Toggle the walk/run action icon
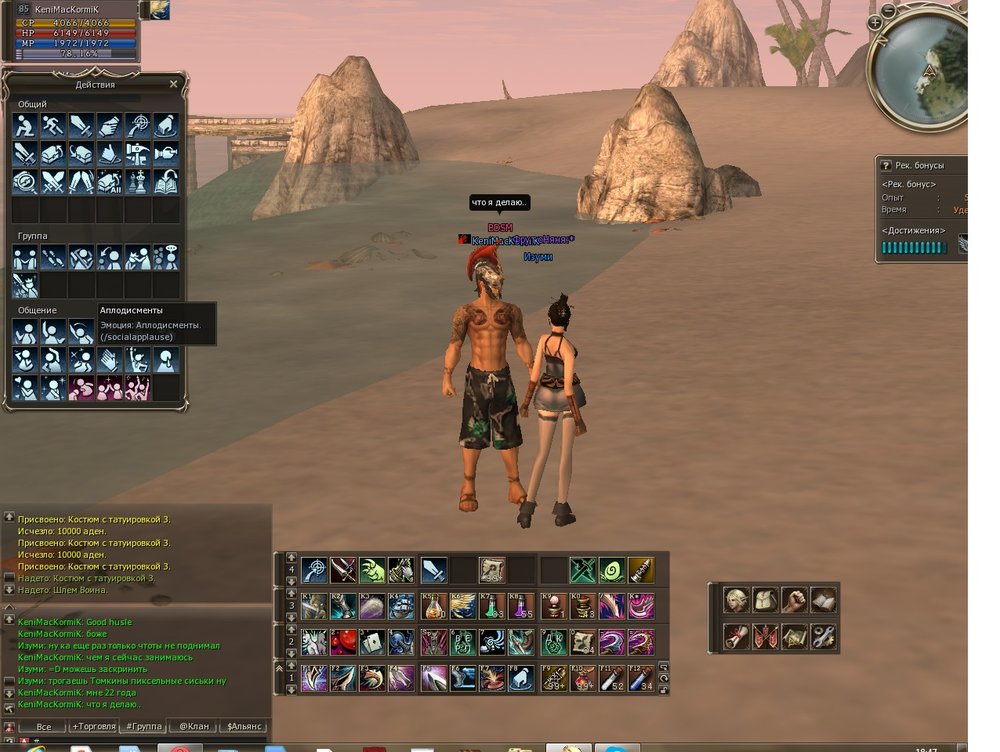Screen dimensions: 1000x752 coord(53,126)
